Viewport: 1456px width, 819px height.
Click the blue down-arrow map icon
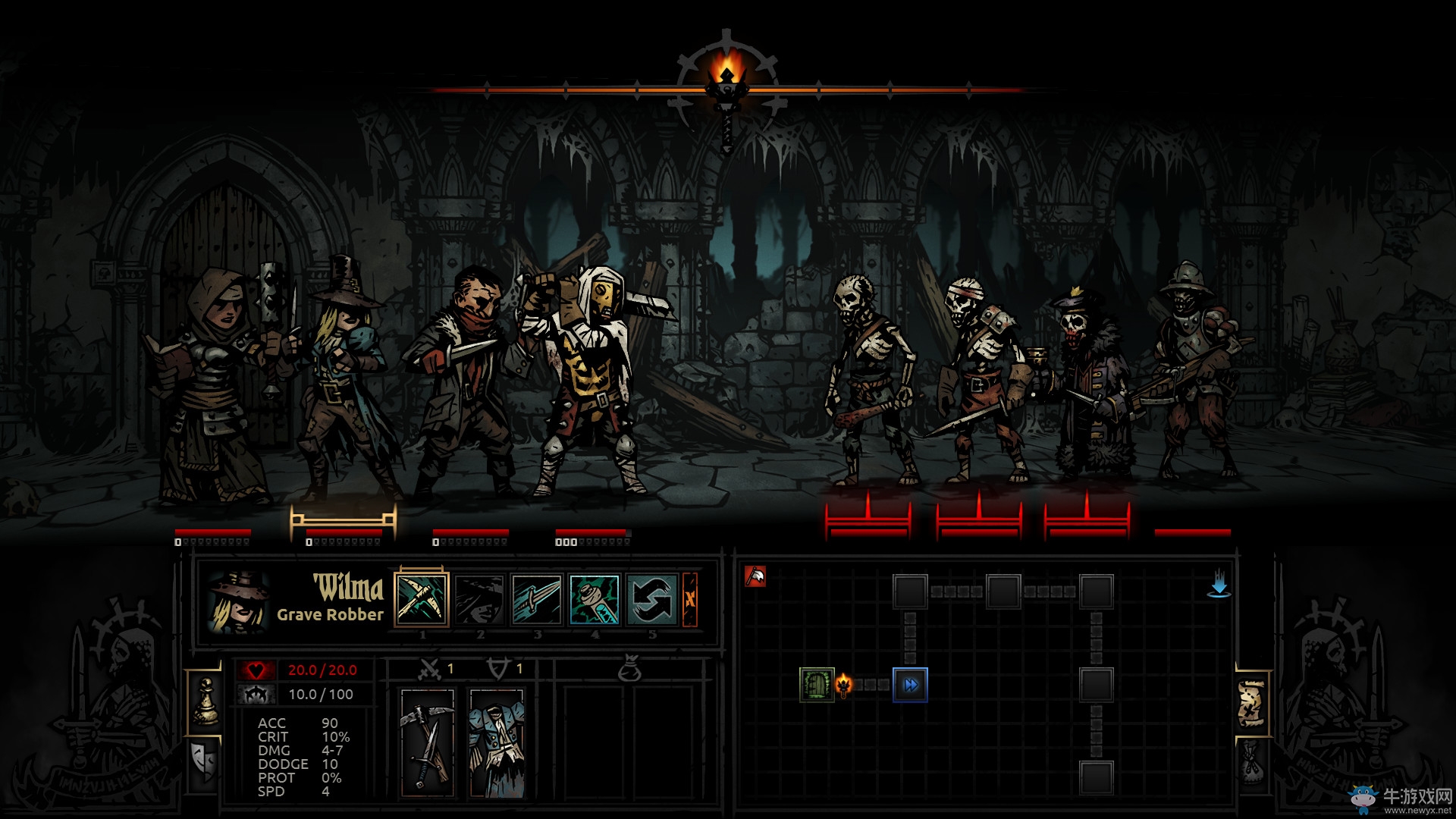(1219, 585)
